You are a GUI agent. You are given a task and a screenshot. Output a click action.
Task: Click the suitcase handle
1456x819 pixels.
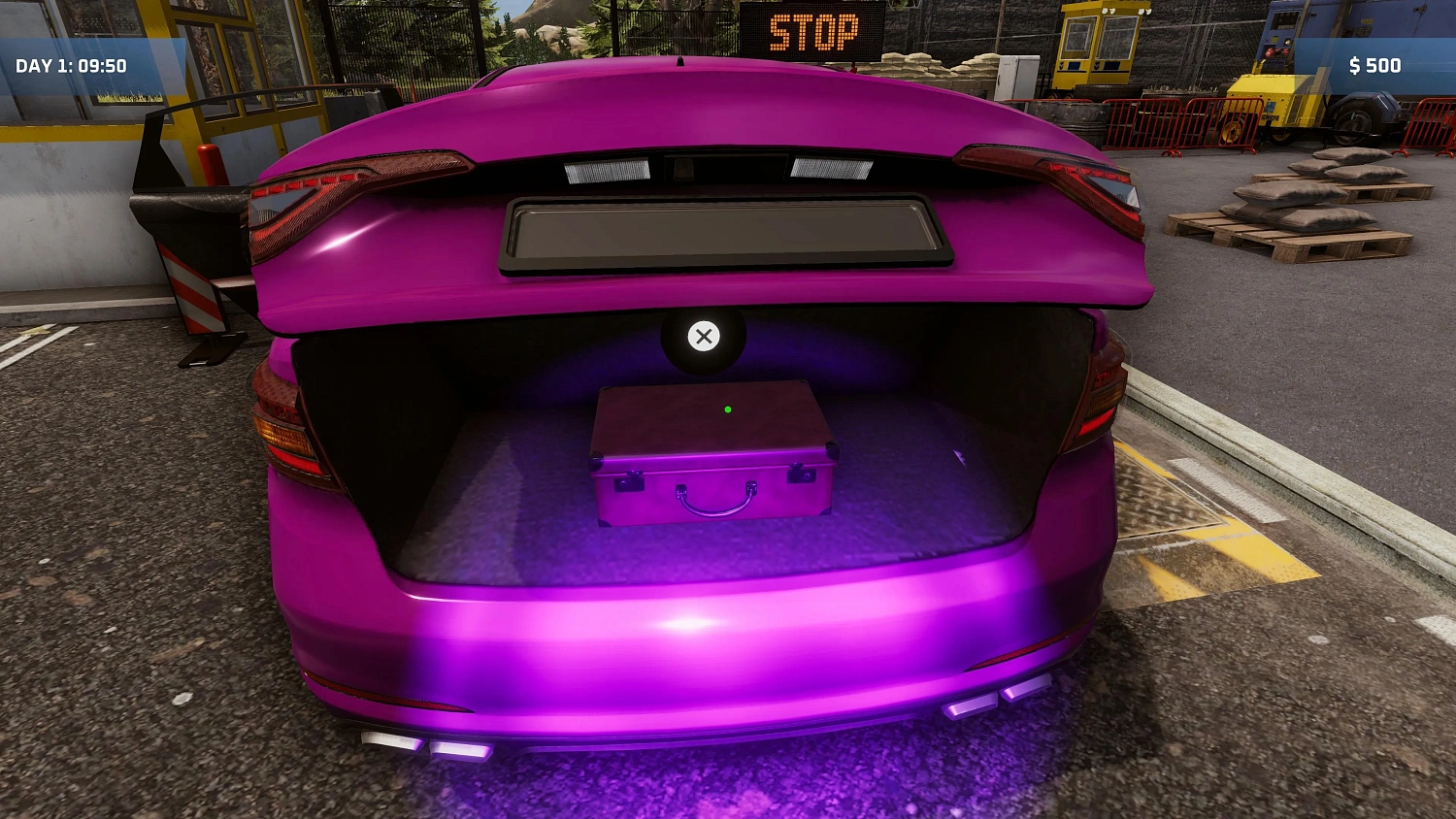[x=715, y=507]
